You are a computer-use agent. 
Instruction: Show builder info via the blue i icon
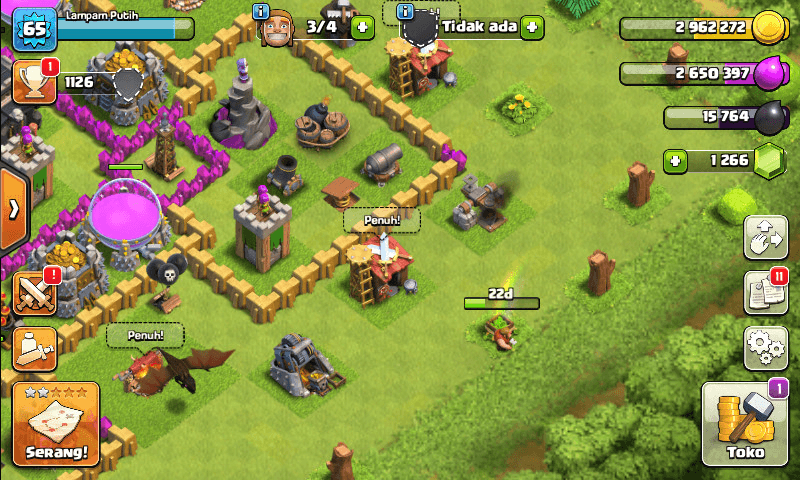[x=262, y=12]
